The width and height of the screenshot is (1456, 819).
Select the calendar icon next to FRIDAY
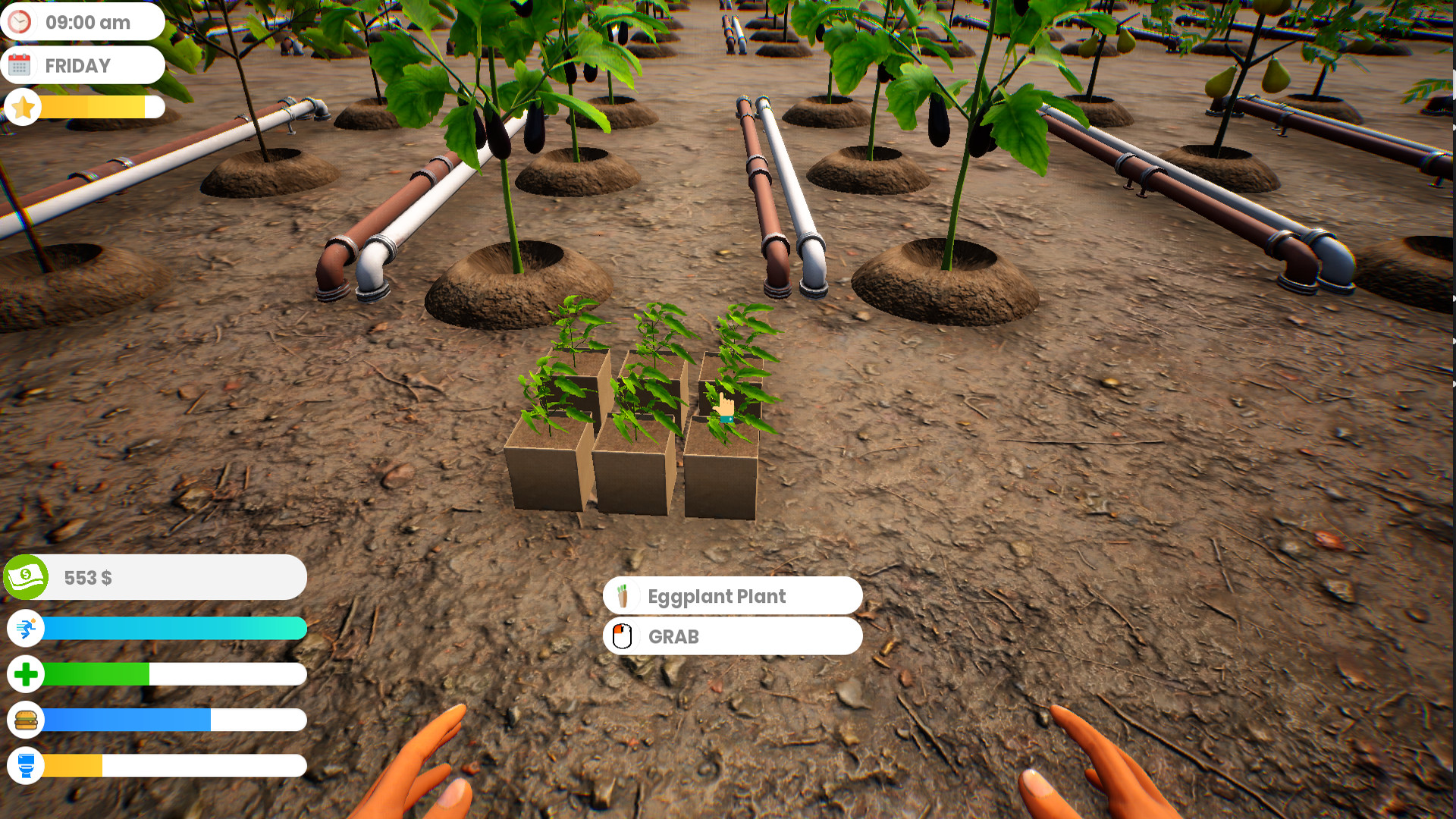pos(22,64)
